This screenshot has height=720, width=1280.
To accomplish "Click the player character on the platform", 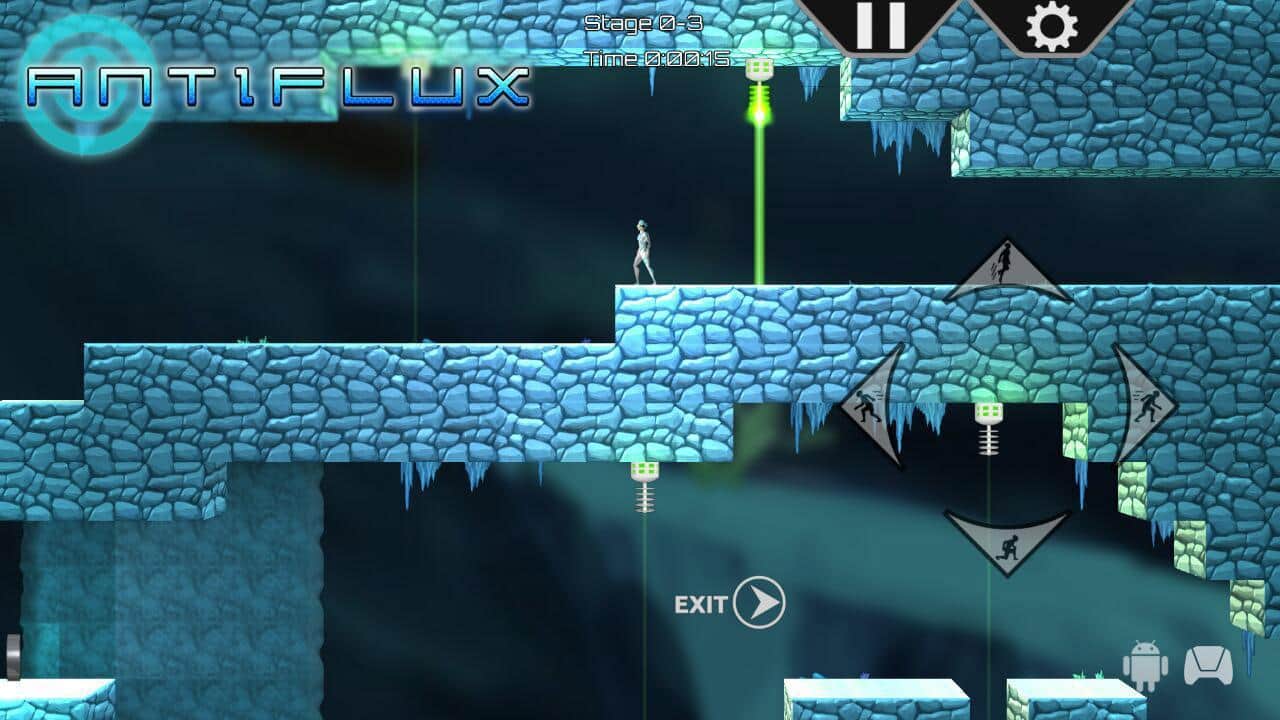I will click(641, 250).
